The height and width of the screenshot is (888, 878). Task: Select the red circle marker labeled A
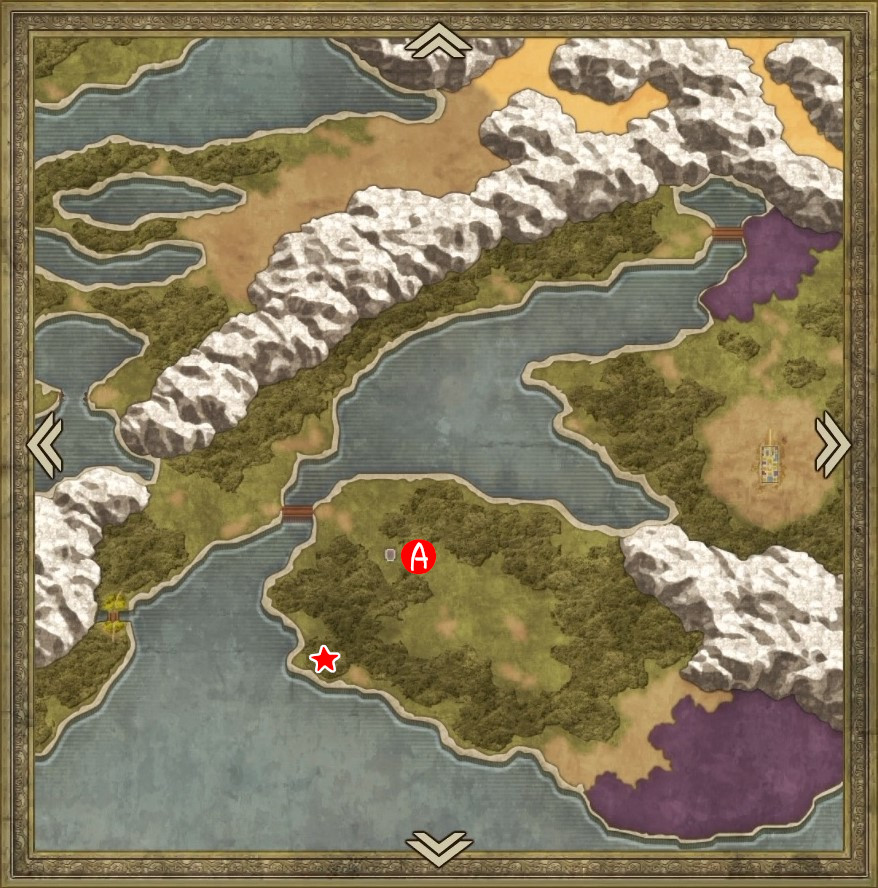click(419, 557)
